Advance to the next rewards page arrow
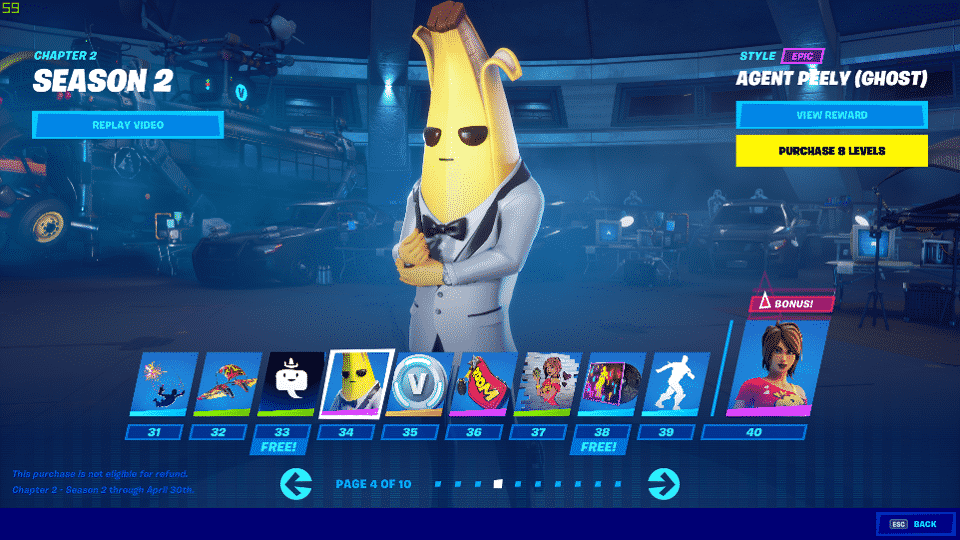Image resolution: width=960 pixels, height=540 pixels. click(663, 485)
